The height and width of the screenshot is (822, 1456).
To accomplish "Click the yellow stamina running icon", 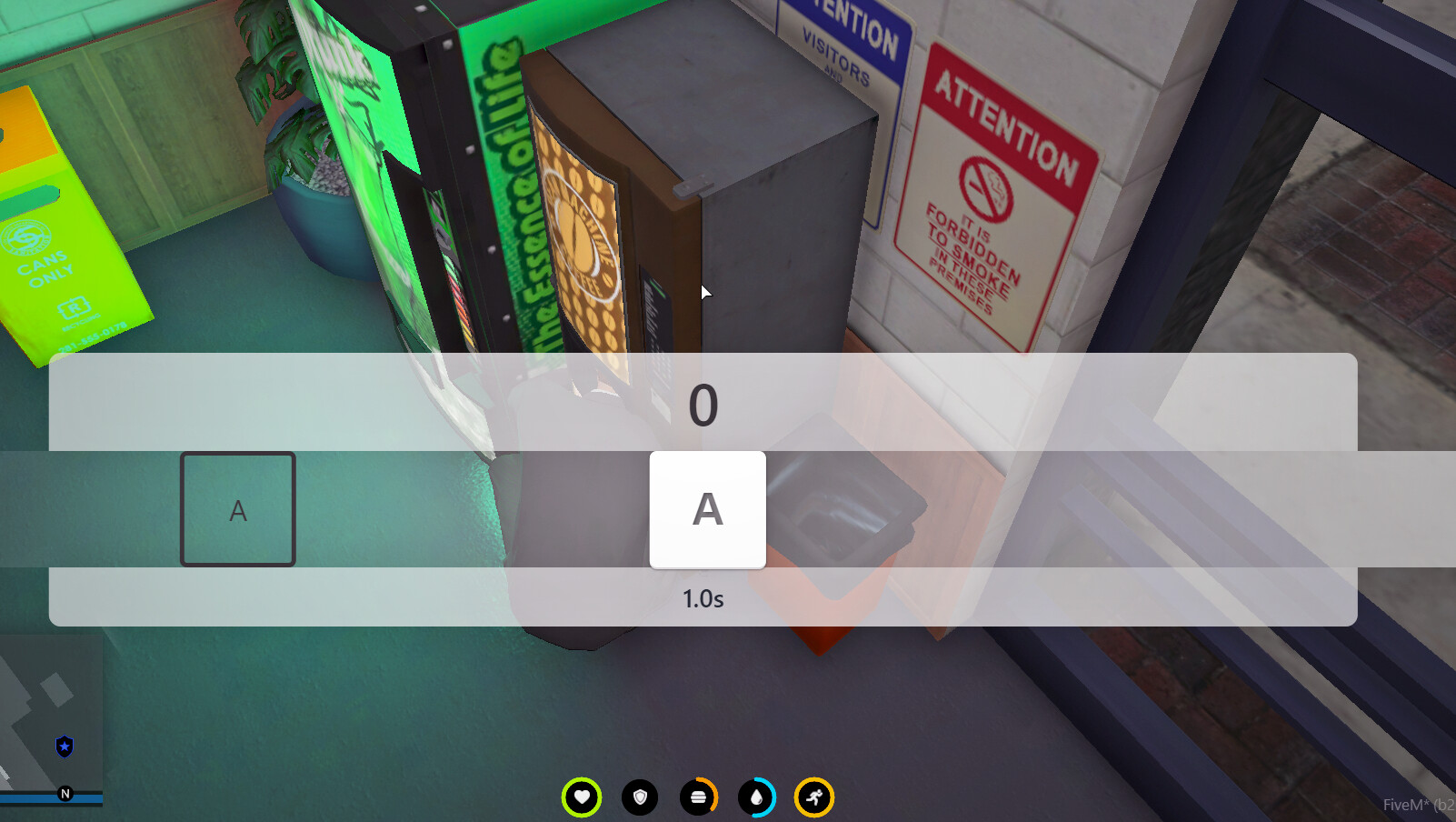I will [814, 796].
